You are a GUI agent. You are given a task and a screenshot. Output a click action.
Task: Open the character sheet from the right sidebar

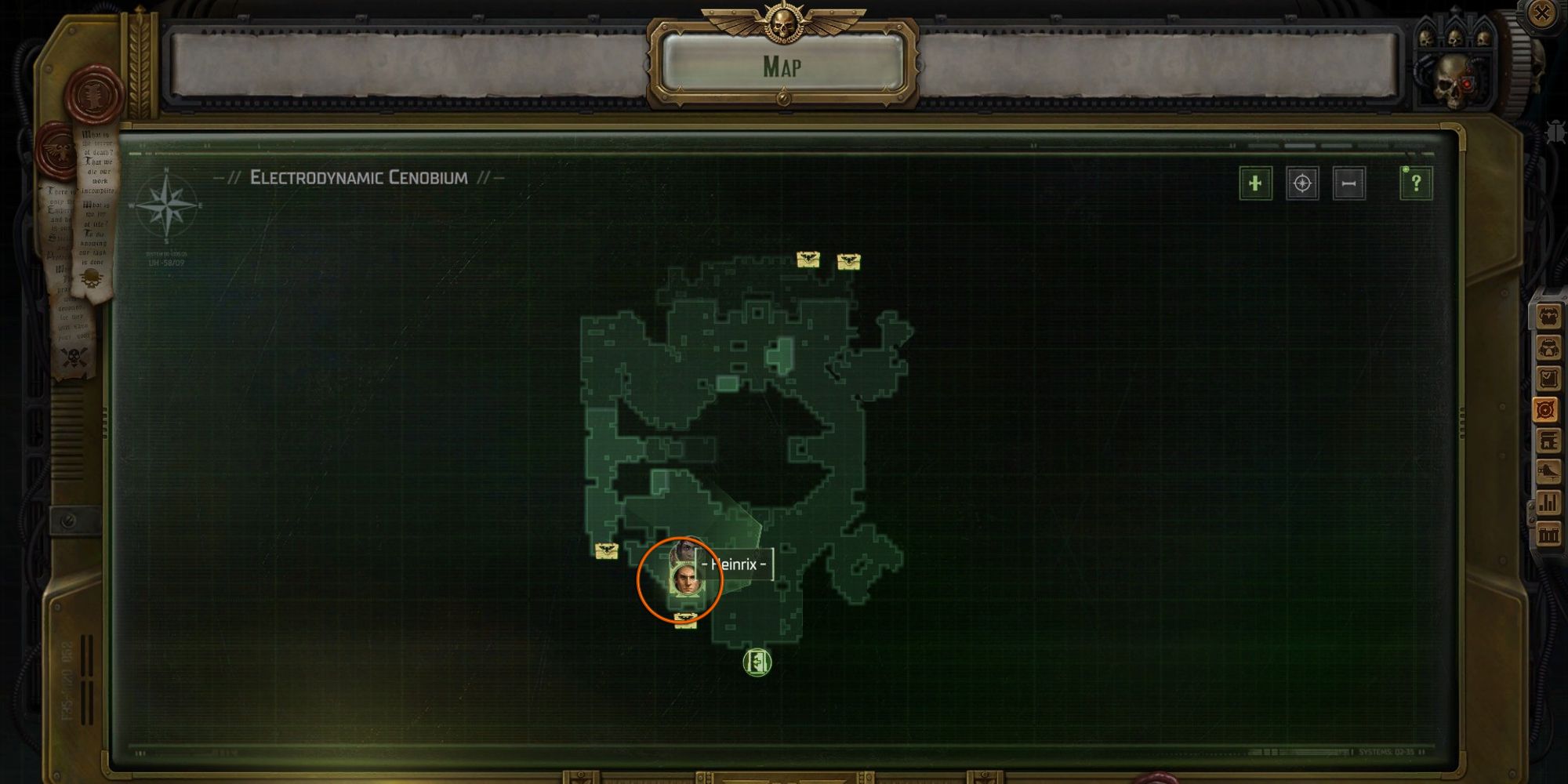[1550, 317]
